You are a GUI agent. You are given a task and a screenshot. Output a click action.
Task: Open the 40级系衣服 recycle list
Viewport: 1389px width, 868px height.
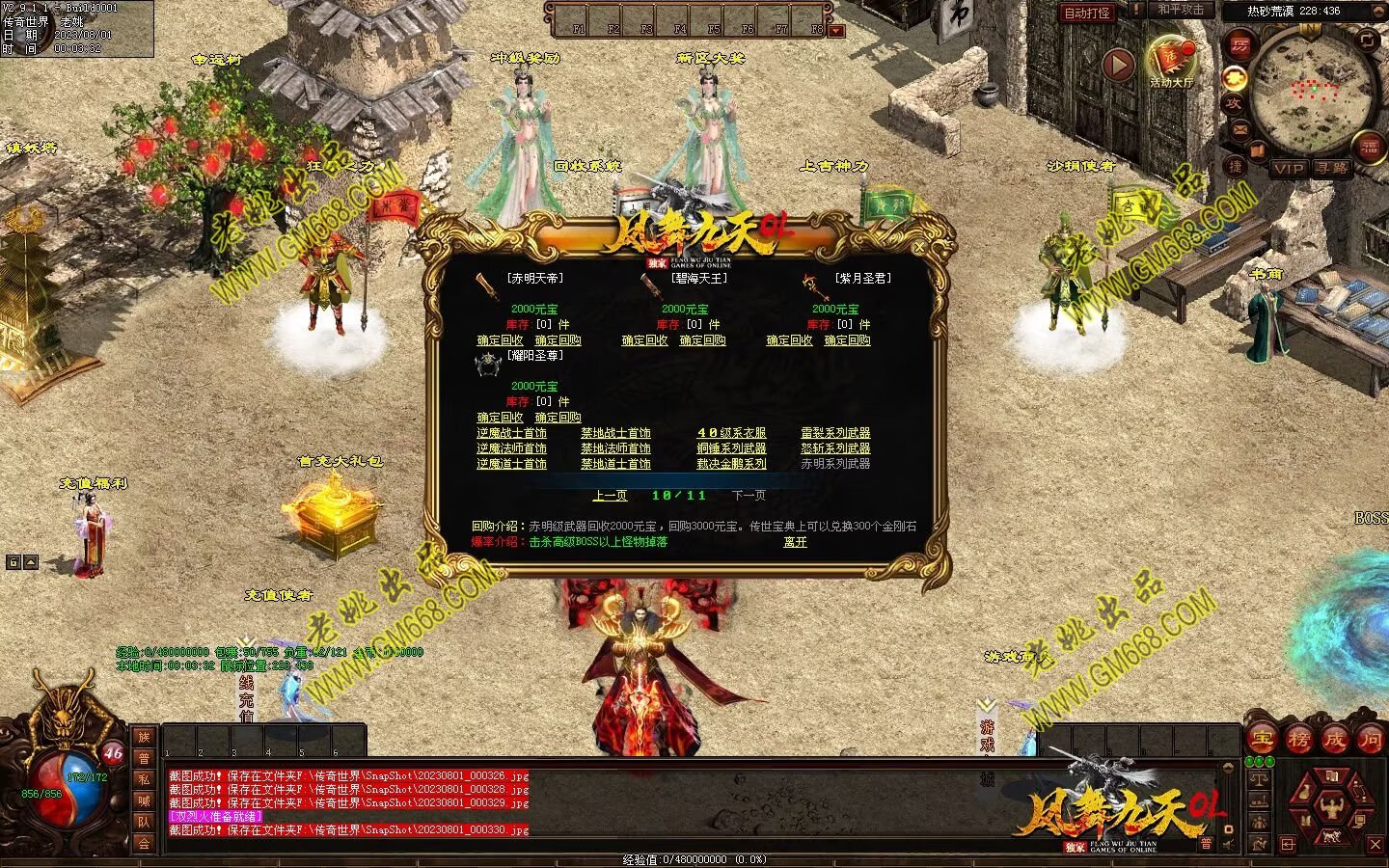[731, 433]
